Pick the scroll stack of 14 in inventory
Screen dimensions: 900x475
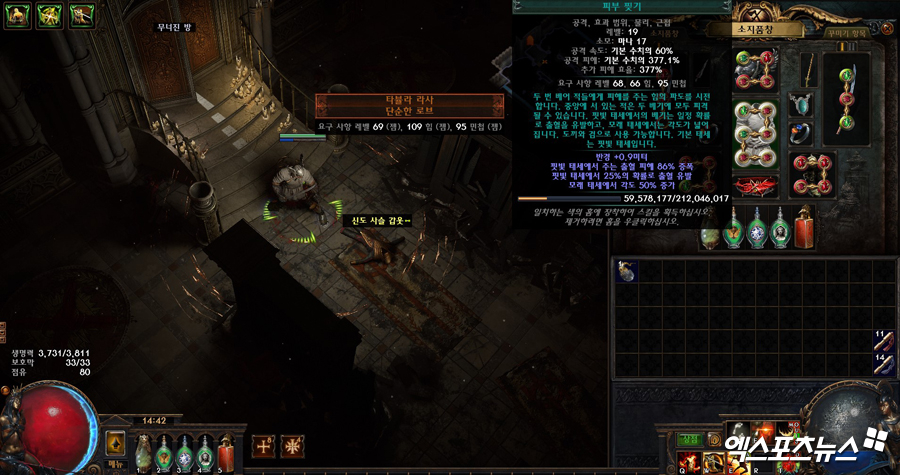pos(883,364)
